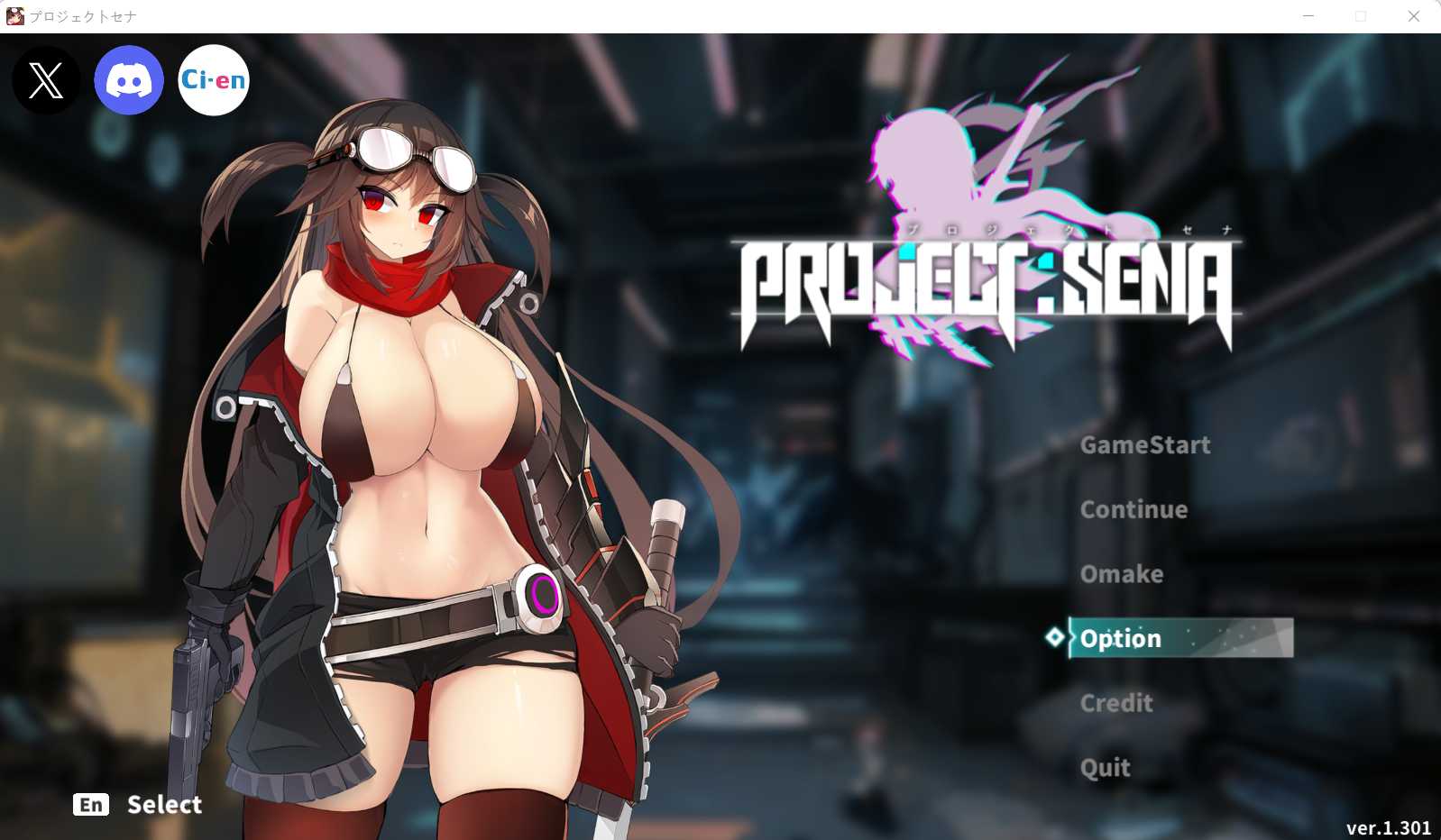Switch language using the En Select toggle

(137, 804)
